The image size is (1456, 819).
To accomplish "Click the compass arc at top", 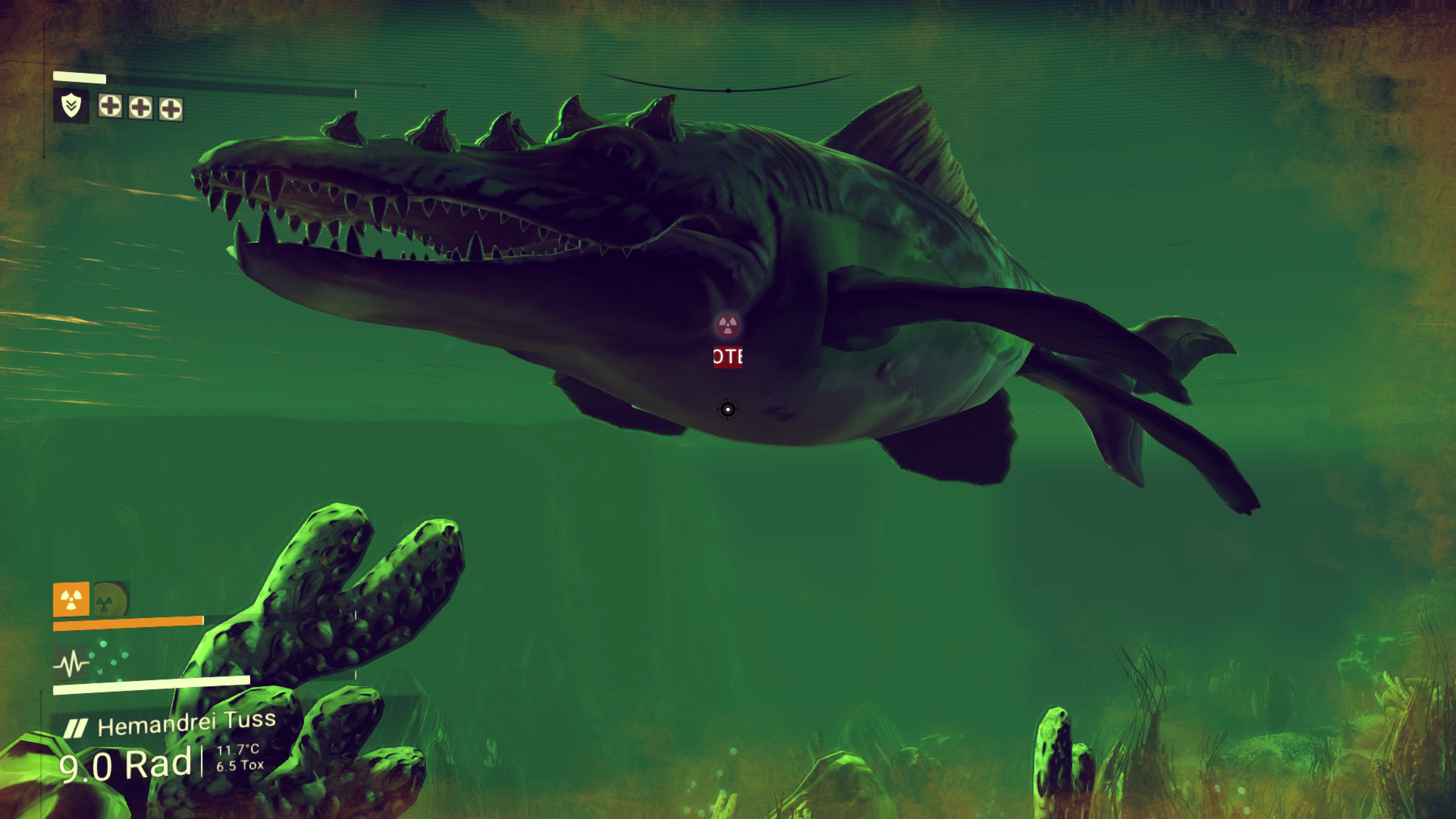I will [728, 87].
